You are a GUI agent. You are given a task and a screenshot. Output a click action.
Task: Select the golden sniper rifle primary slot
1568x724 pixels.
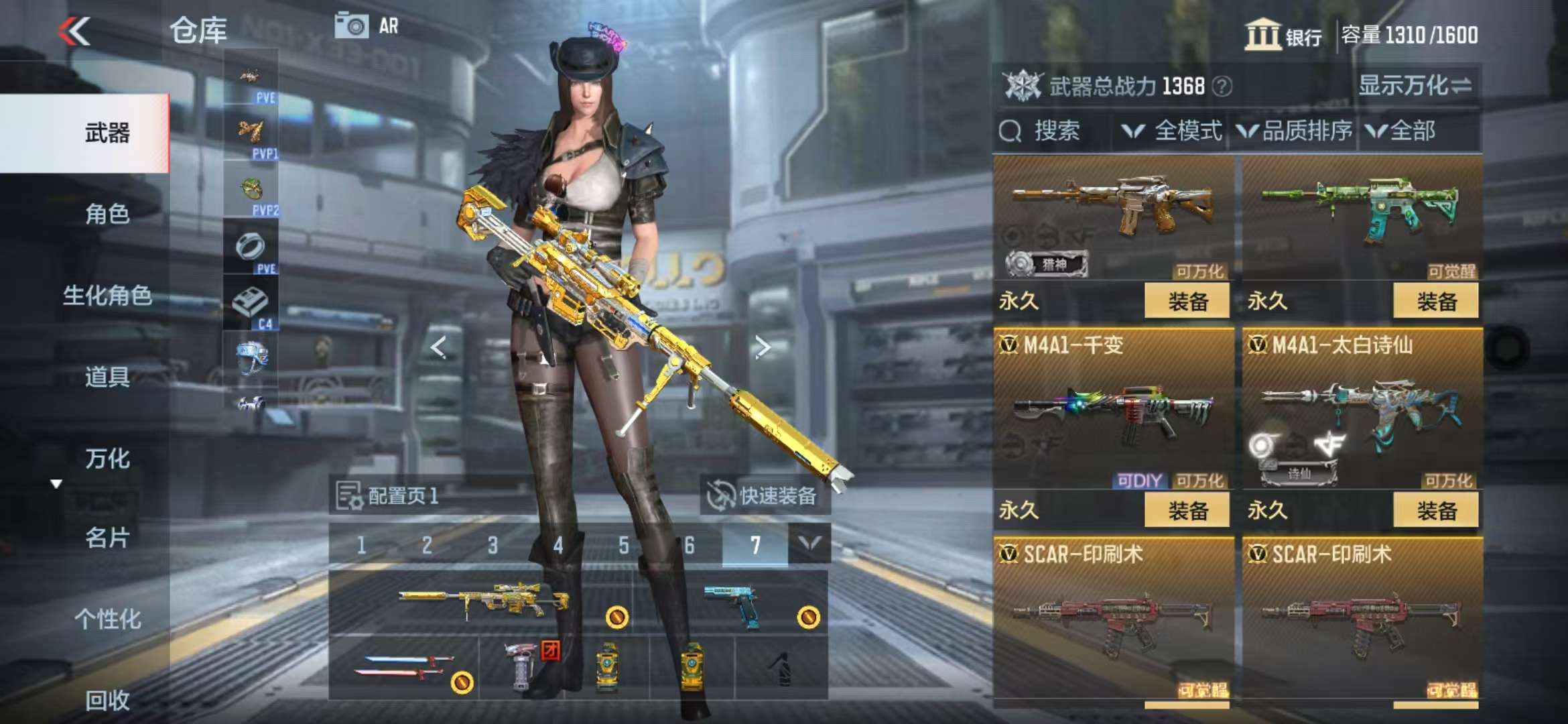coord(482,601)
